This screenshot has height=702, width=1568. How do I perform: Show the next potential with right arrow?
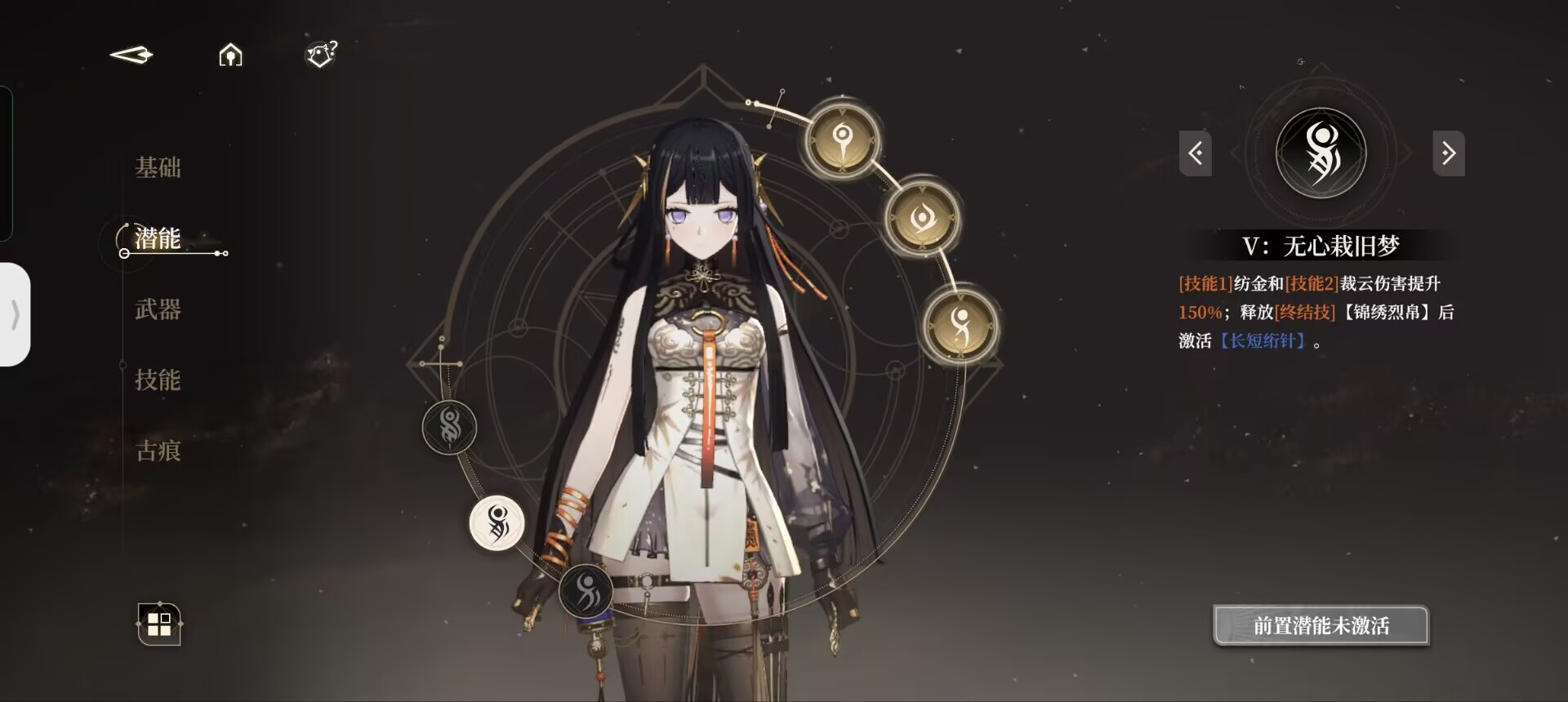(x=1448, y=153)
